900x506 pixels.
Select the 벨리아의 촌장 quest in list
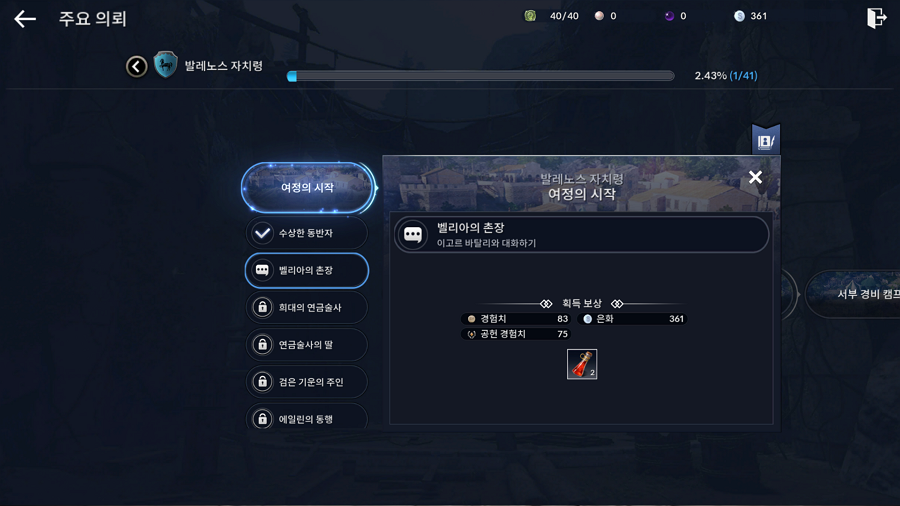307,270
